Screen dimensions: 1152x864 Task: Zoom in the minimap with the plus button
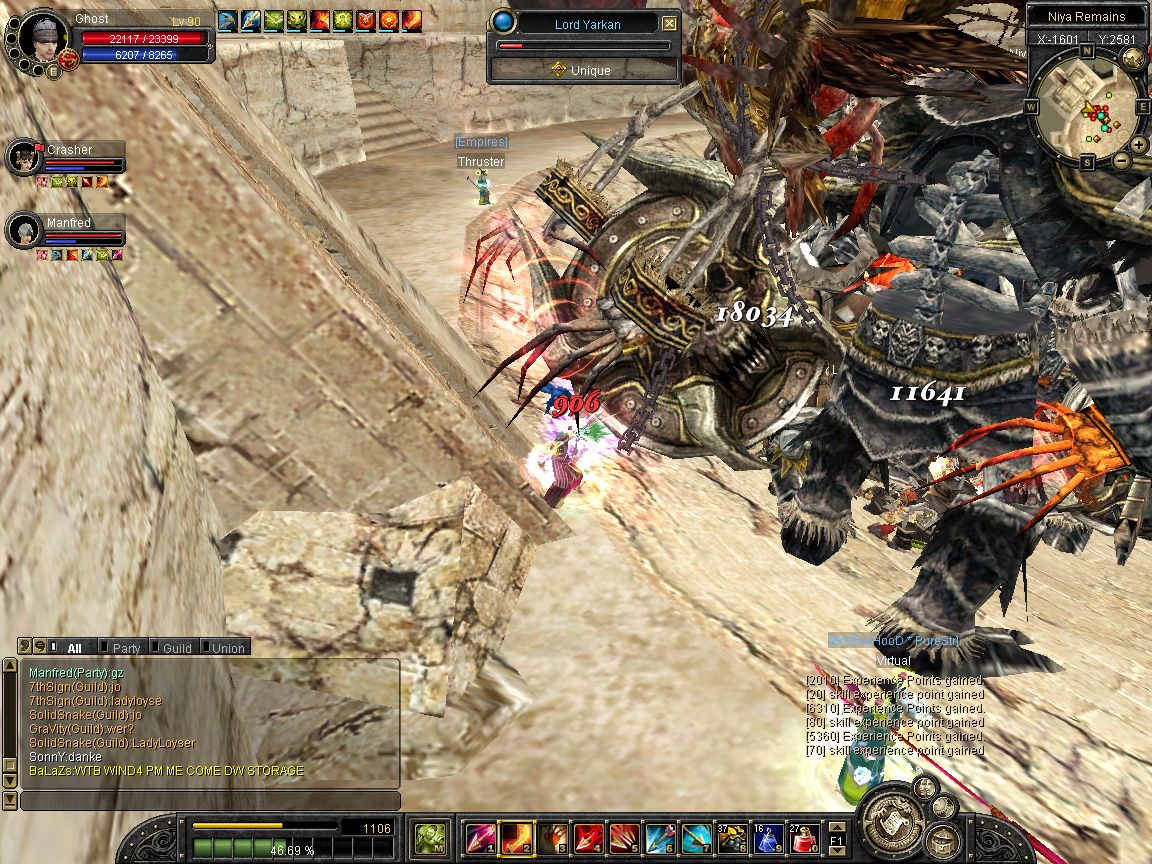pyautogui.click(x=1139, y=144)
